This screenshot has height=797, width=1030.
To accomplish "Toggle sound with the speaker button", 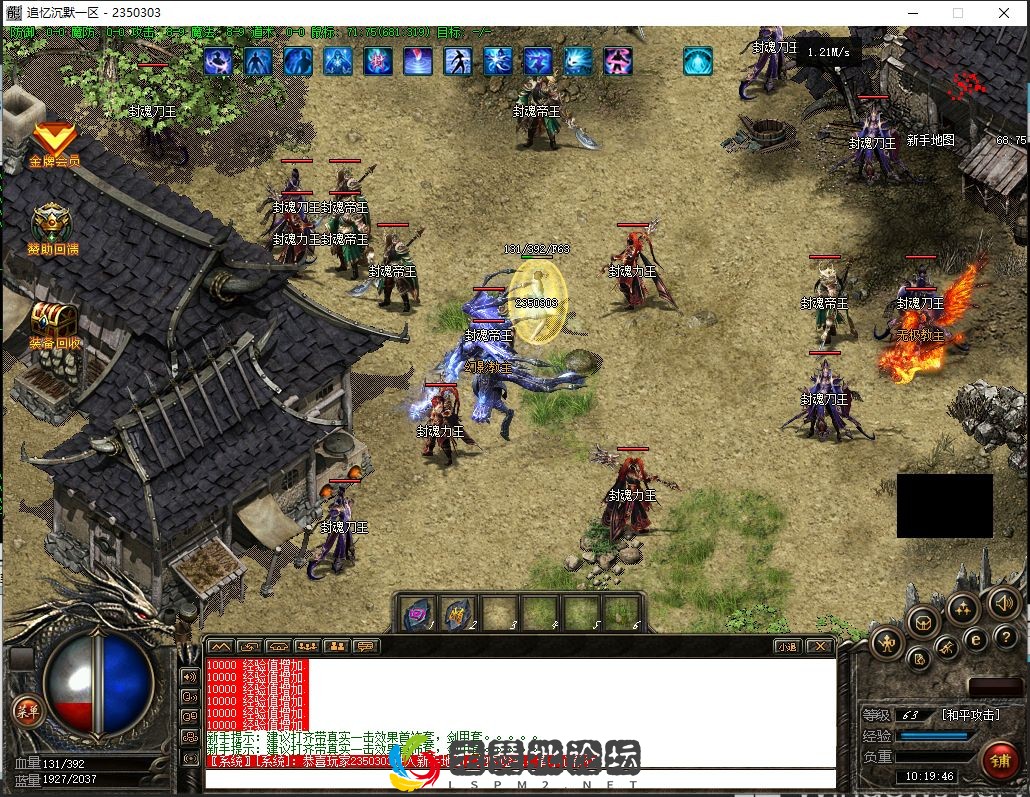I will (1002, 603).
